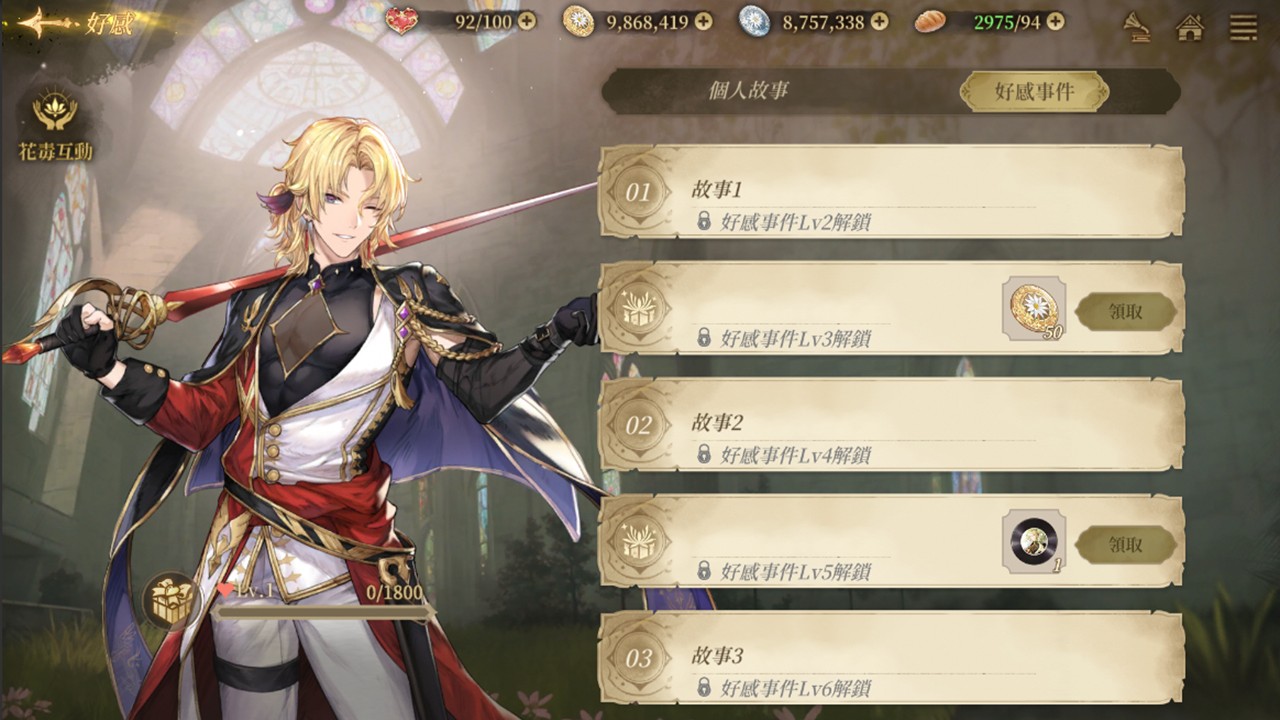Open the 故事2 entry
This screenshot has width=1280, height=720.
coord(890,425)
